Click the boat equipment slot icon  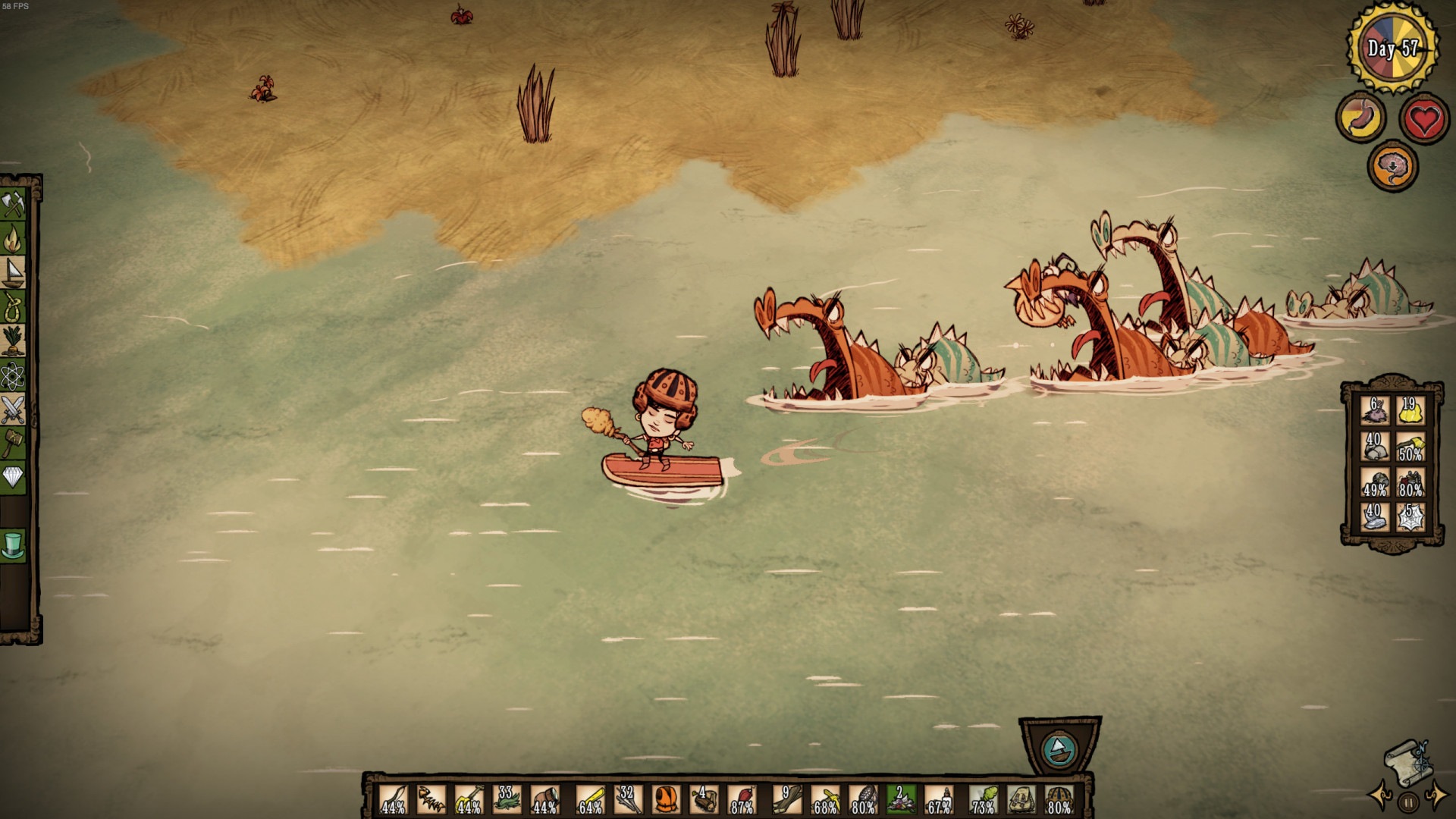1059,750
